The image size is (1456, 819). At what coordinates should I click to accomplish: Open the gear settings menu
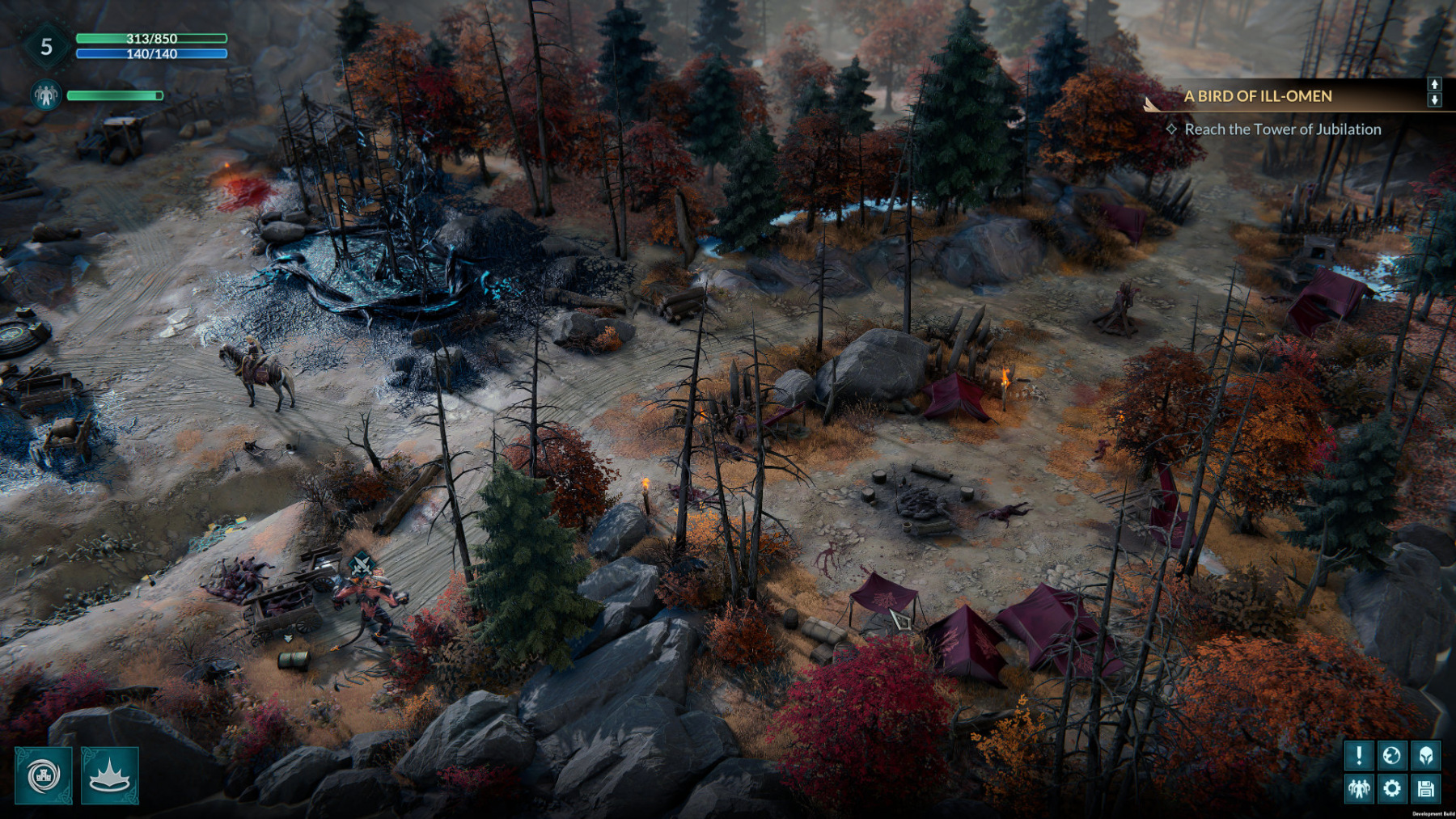(1392, 788)
